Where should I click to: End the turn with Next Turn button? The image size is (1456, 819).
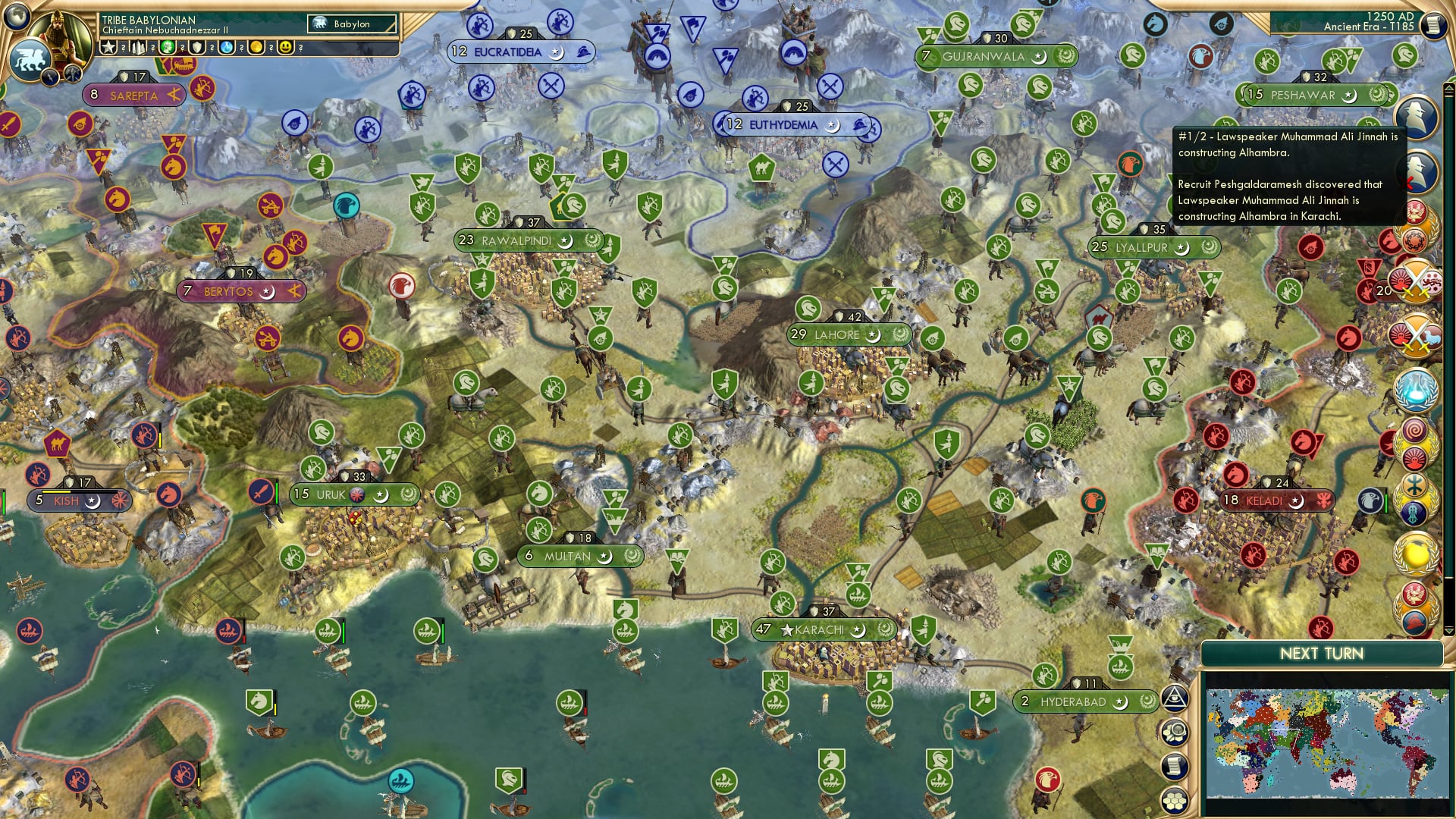[1321, 654]
